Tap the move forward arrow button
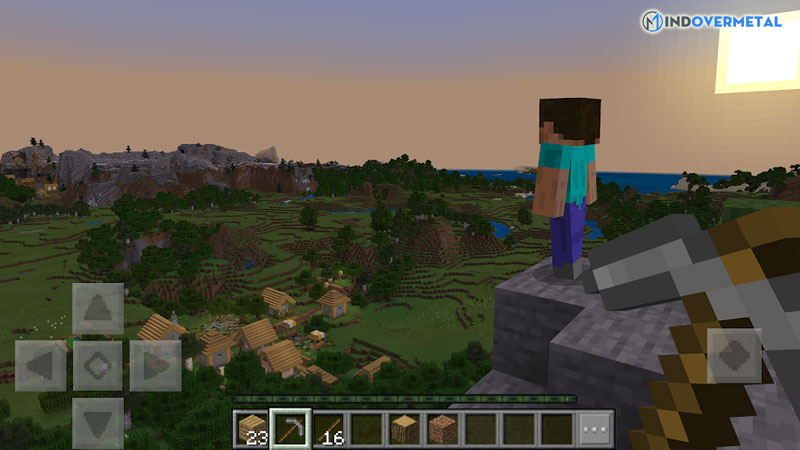The width and height of the screenshot is (800, 450). pyautogui.click(x=98, y=309)
